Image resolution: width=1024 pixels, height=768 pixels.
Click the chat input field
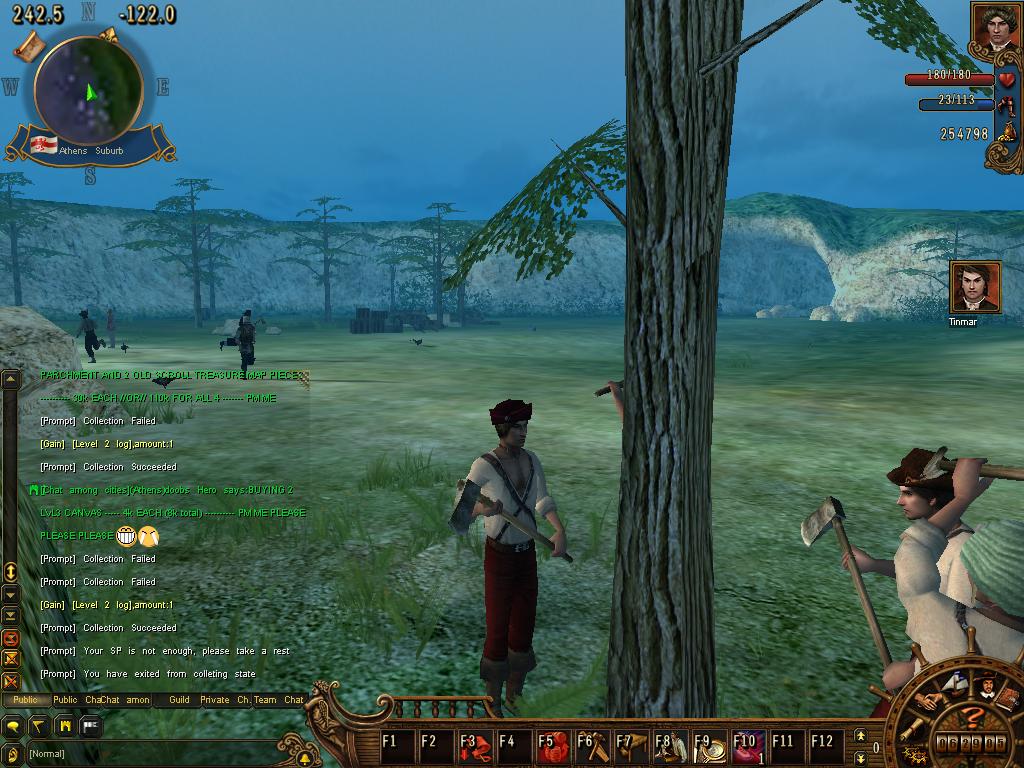pos(150,754)
